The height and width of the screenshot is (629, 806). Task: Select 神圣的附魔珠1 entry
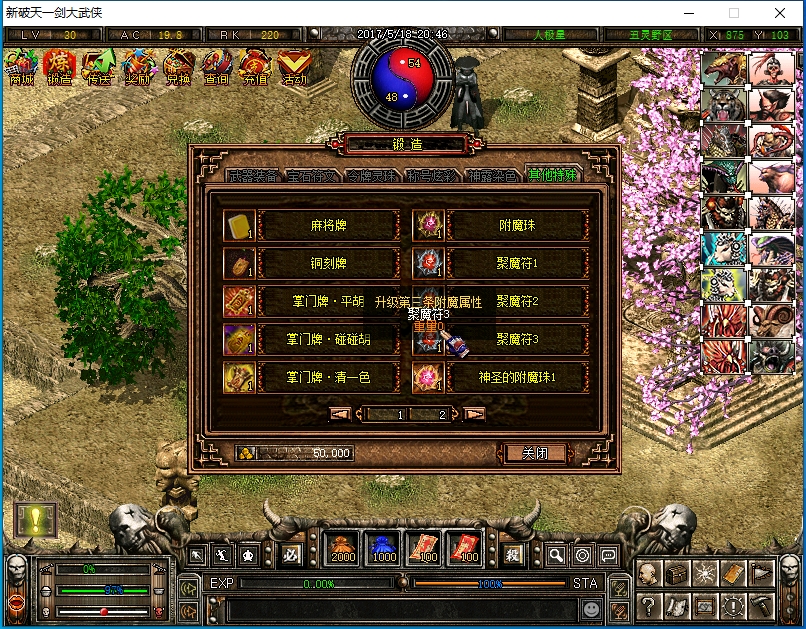[516, 377]
